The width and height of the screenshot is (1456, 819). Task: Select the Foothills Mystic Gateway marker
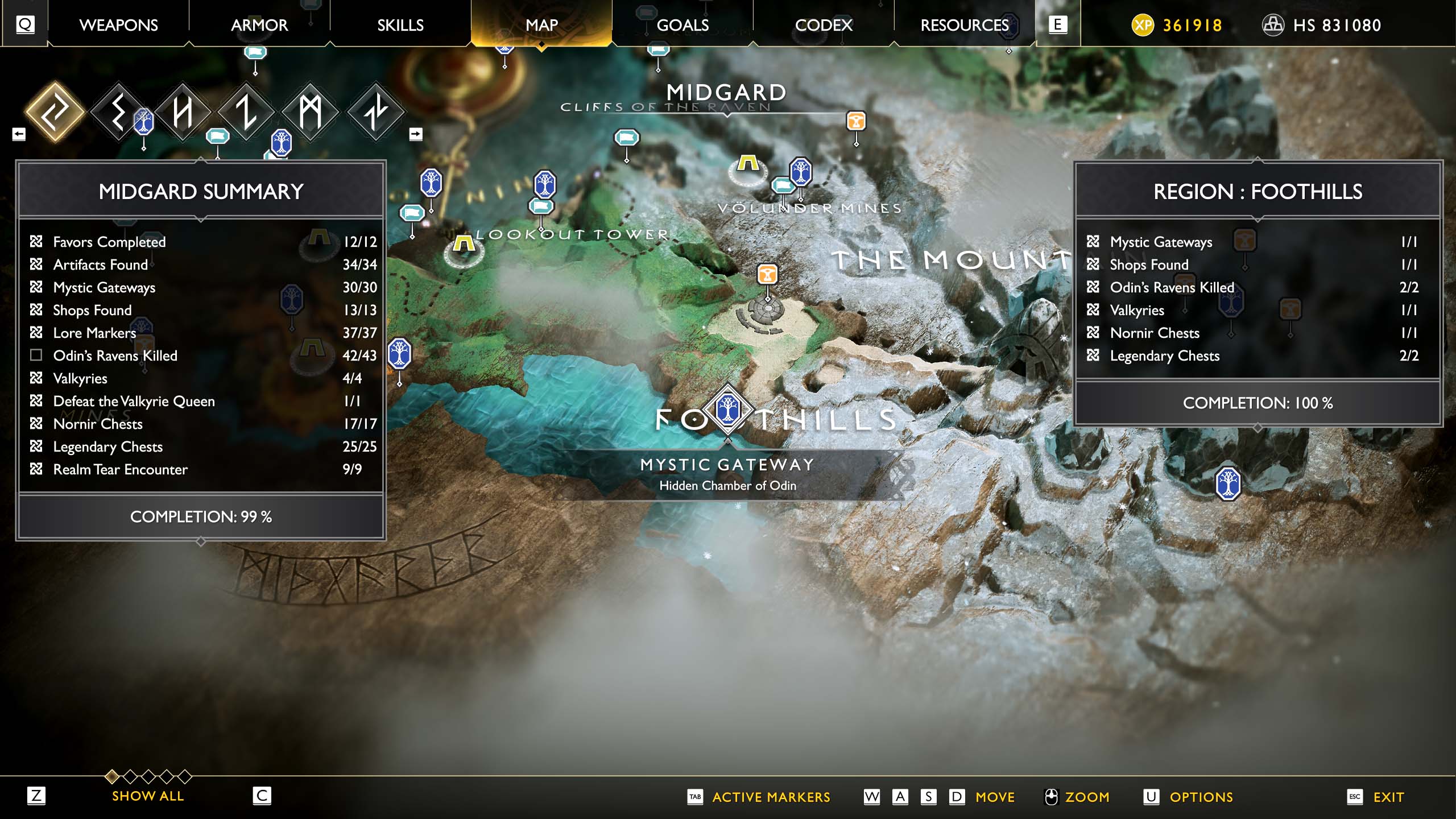727,409
